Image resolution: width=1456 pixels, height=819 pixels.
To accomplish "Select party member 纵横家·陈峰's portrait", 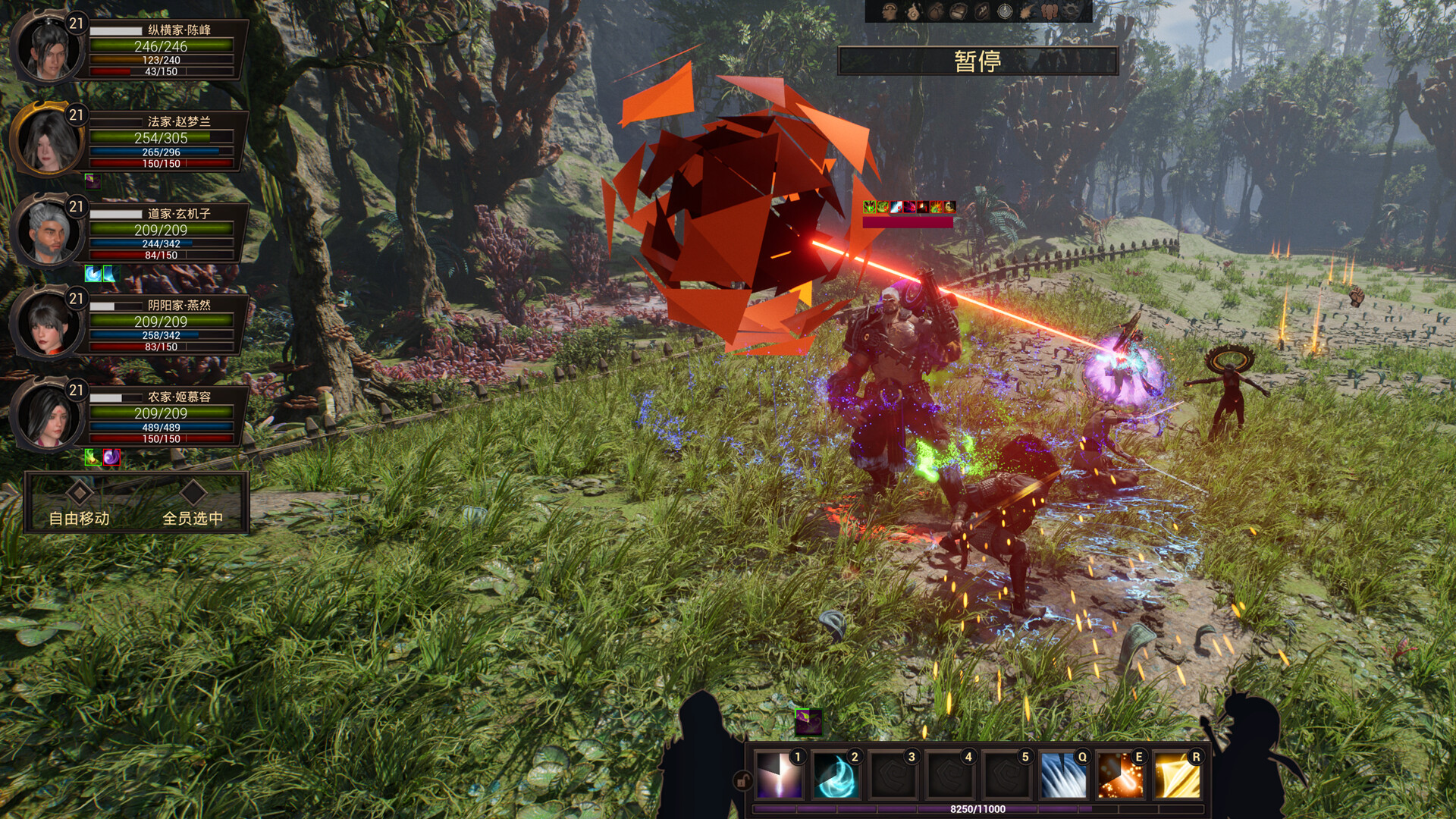I will [x=47, y=47].
